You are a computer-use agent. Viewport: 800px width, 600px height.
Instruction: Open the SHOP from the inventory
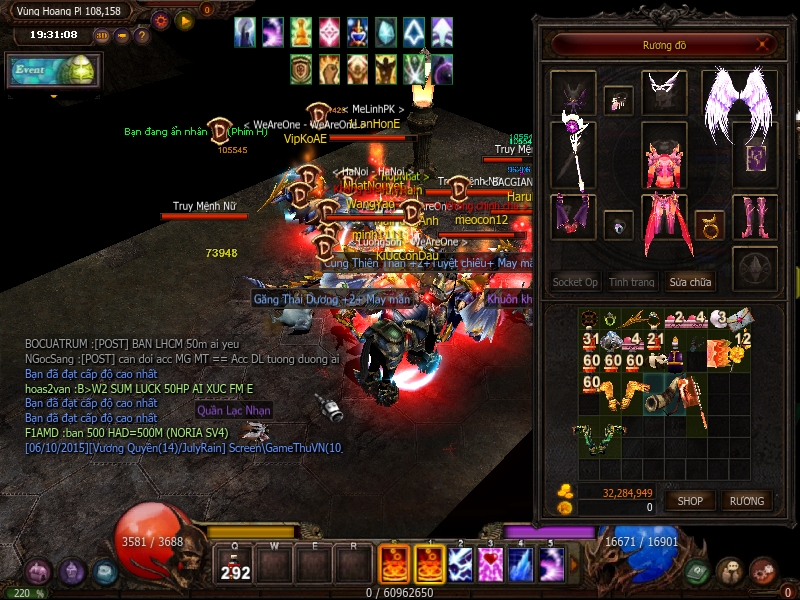click(x=690, y=500)
